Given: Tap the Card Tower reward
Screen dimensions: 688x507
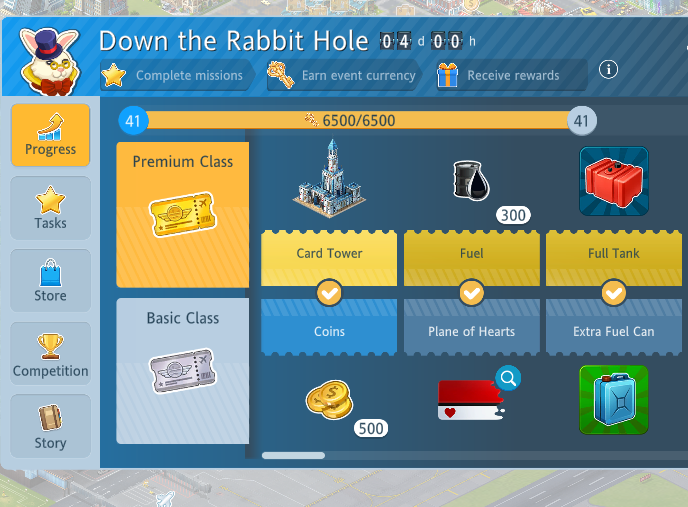Looking at the screenshot, I should [x=329, y=178].
